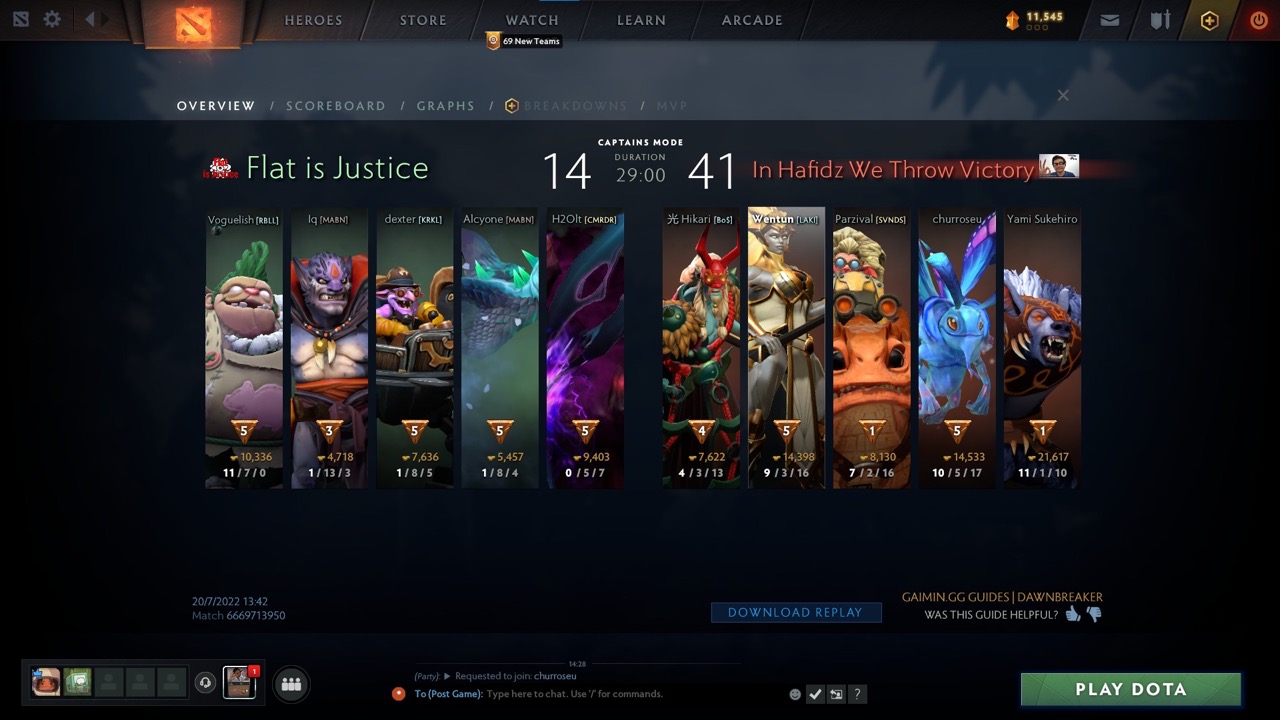Viewport: 1280px width, 720px height.
Task: Open the mail envelope icon
Action: pyautogui.click(x=1109, y=20)
